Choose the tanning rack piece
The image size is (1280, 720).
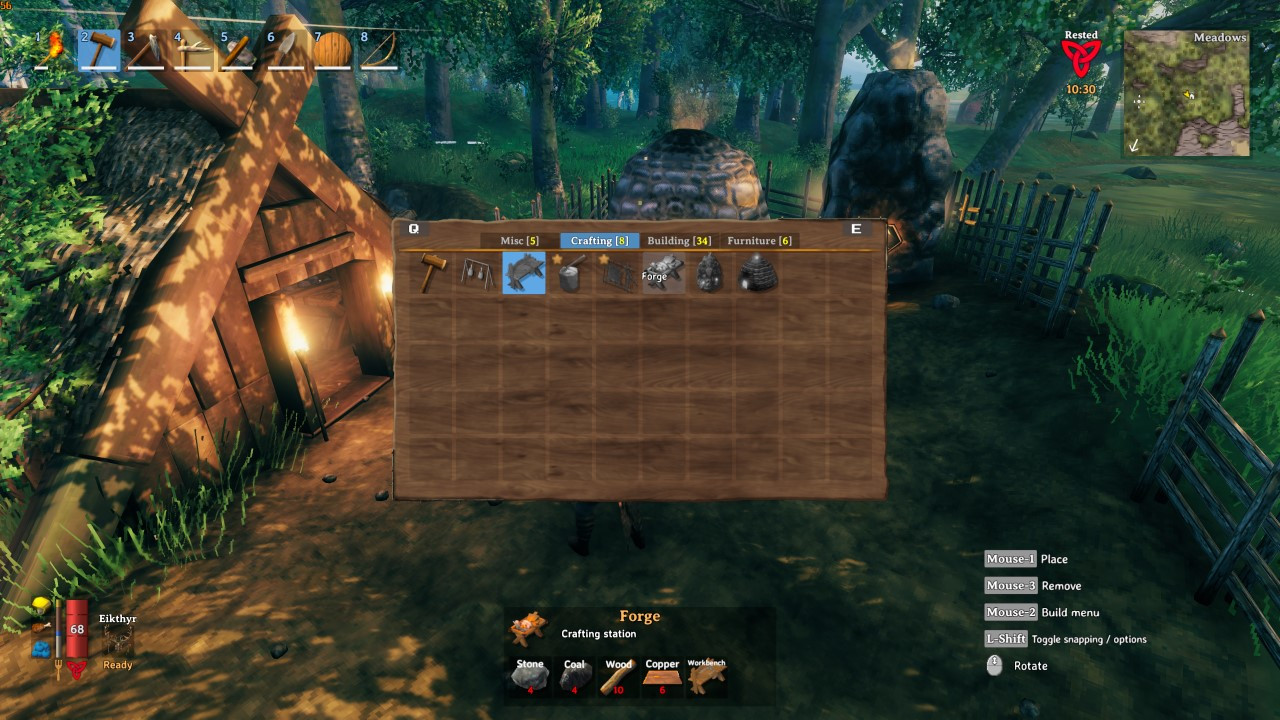(617, 273)
